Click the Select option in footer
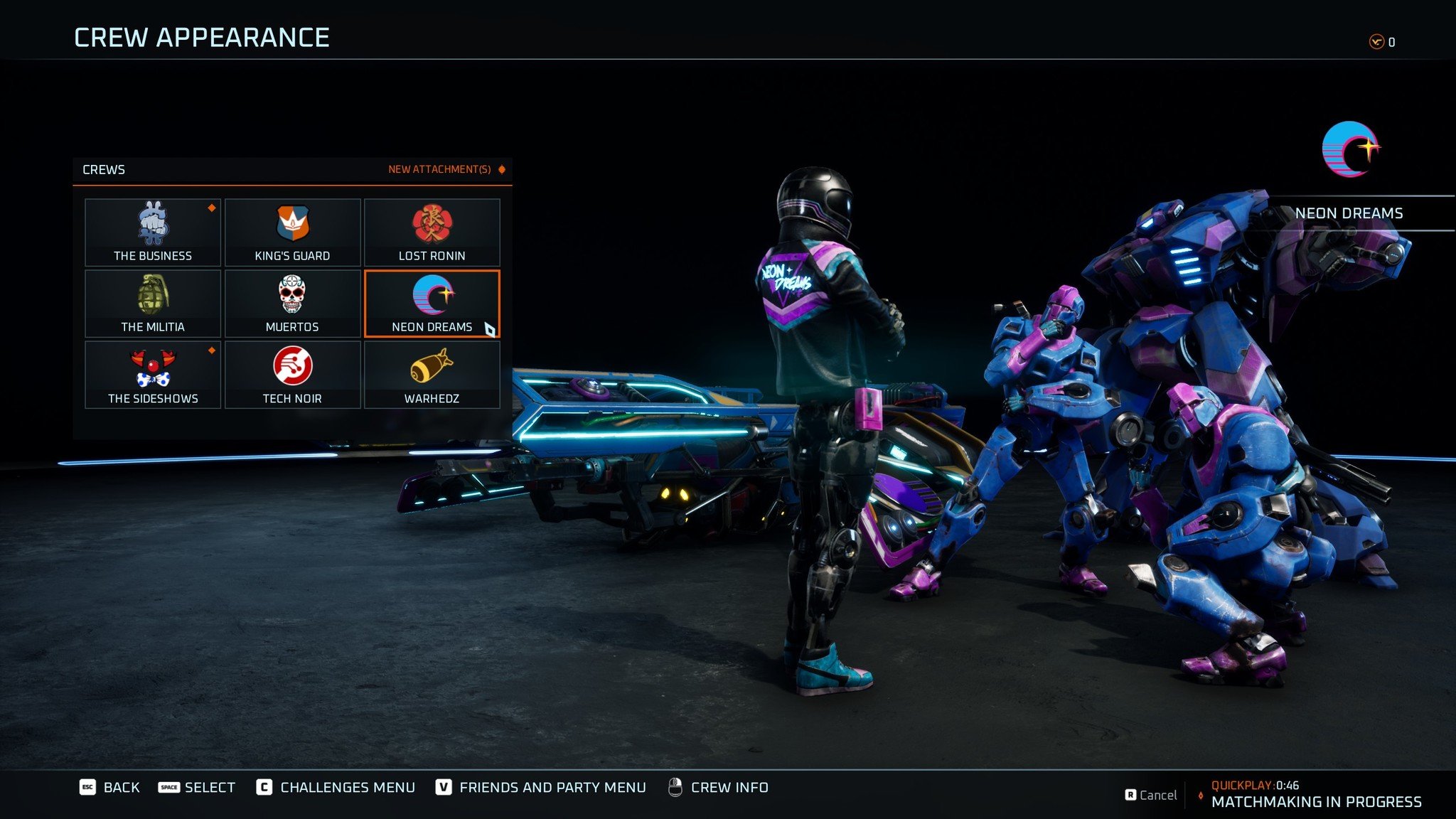 click(197, 787)
